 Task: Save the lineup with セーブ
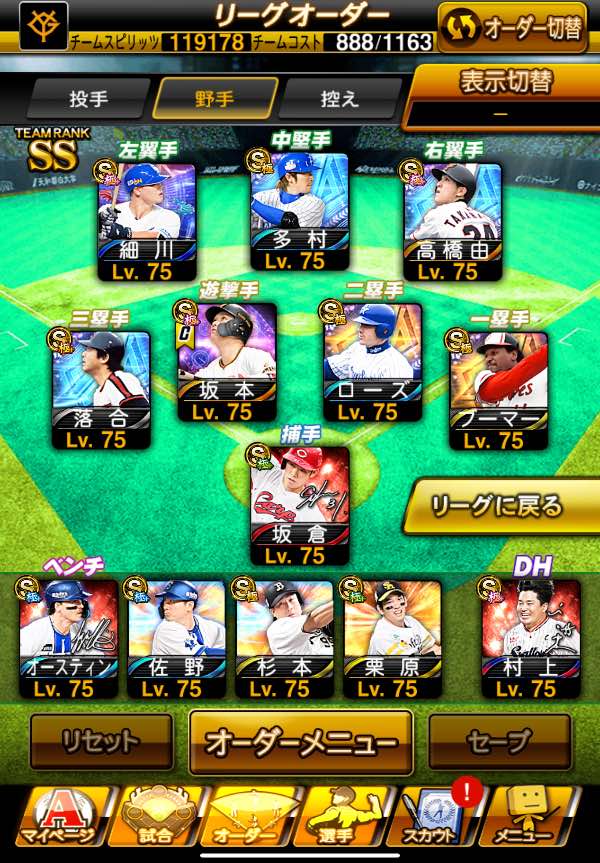pos(498,742)
